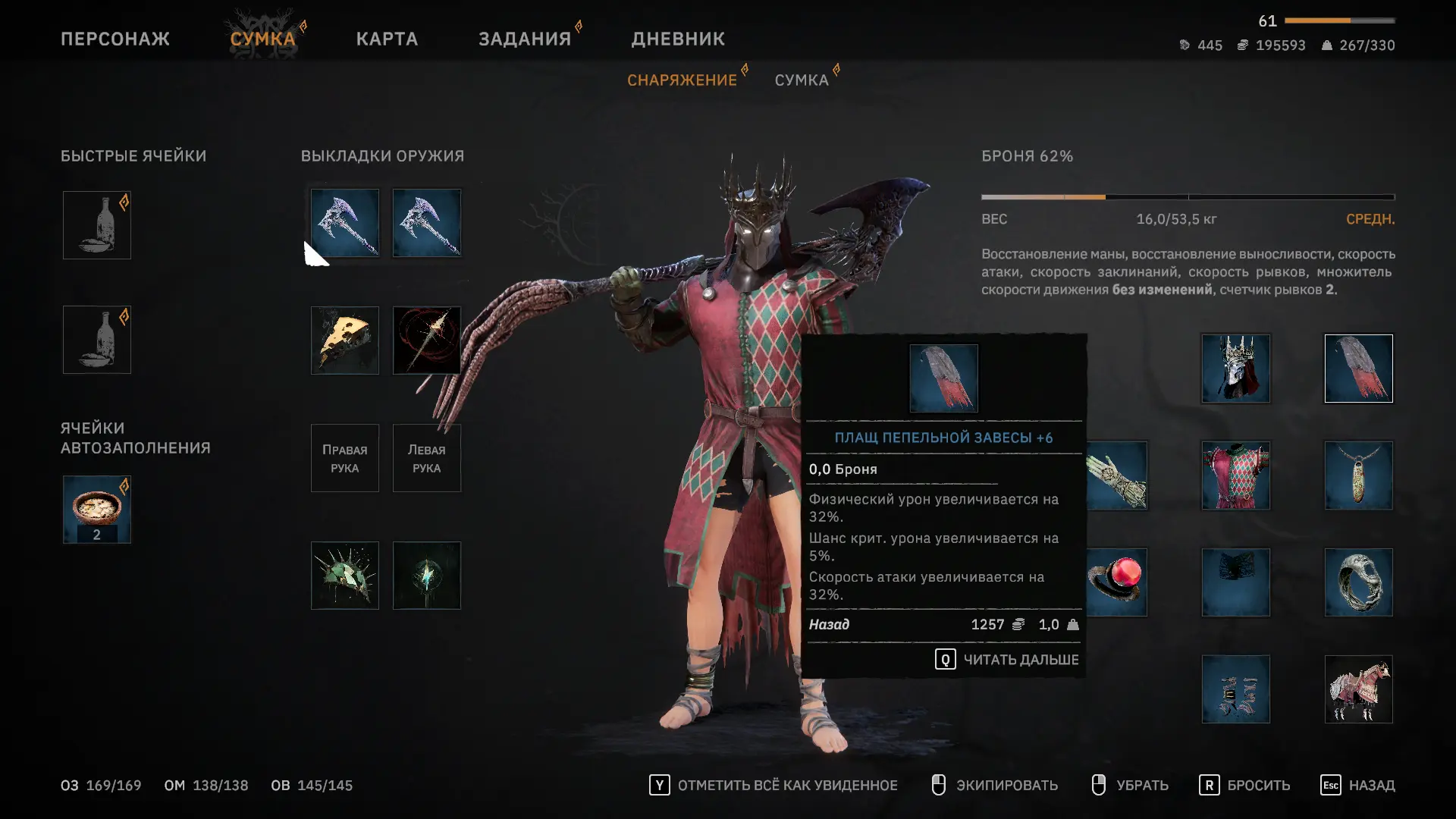Select the cheese wedge weapon slot

(x=345, y=340)
